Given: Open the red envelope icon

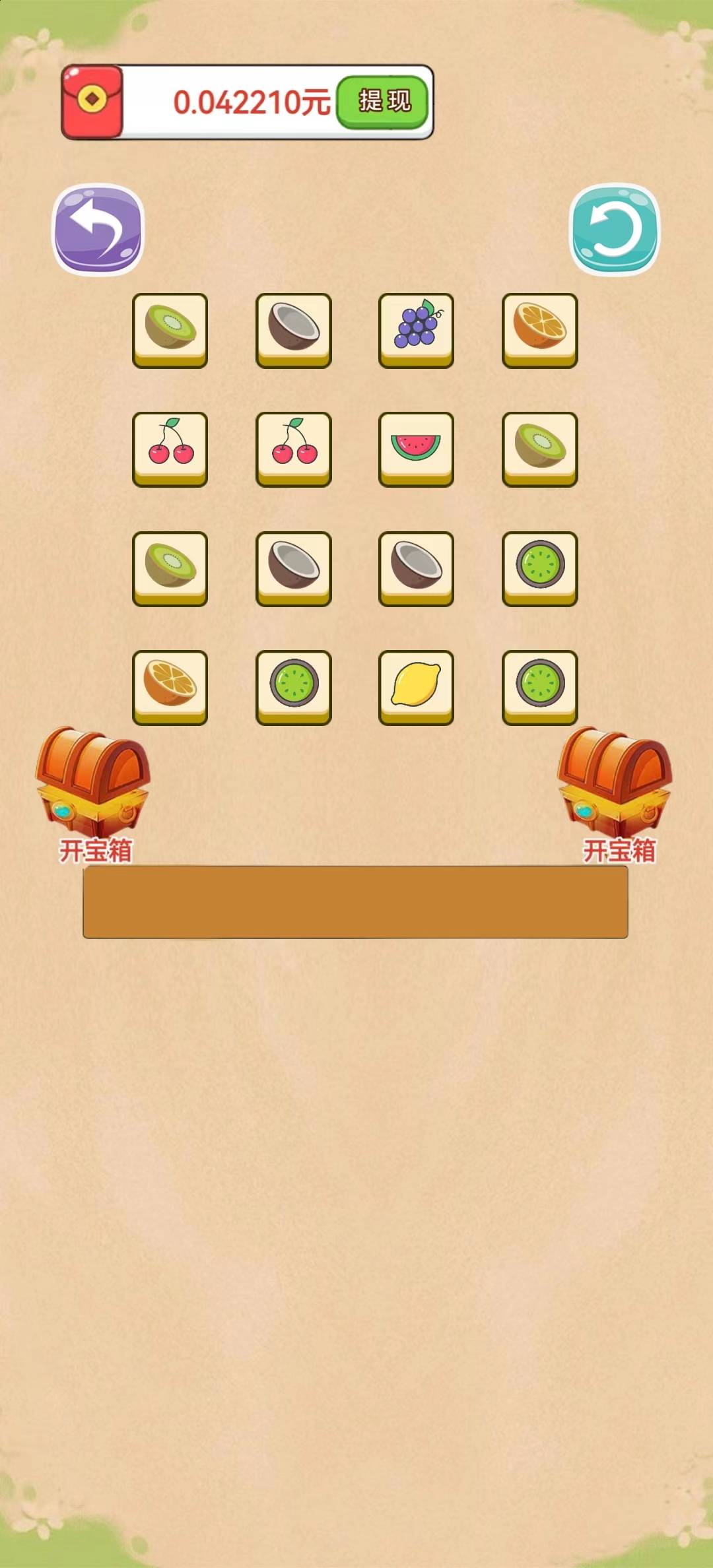Looking at the screenshot, I should click(92, 102).
